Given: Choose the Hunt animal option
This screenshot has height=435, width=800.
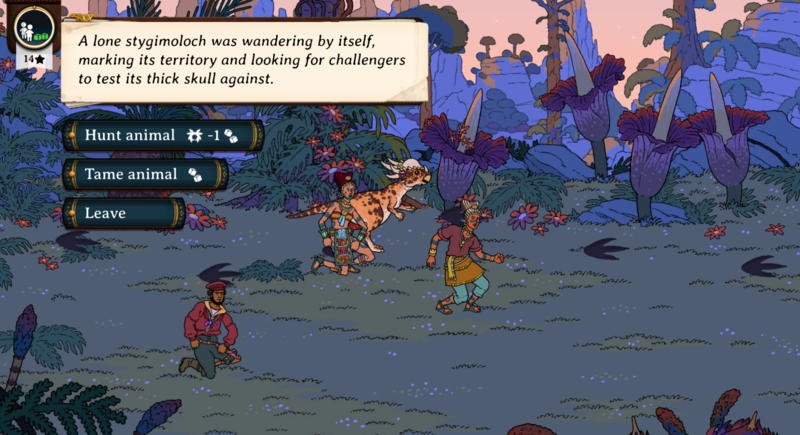Looking at the screenshot, I should (x=162, y=135).
